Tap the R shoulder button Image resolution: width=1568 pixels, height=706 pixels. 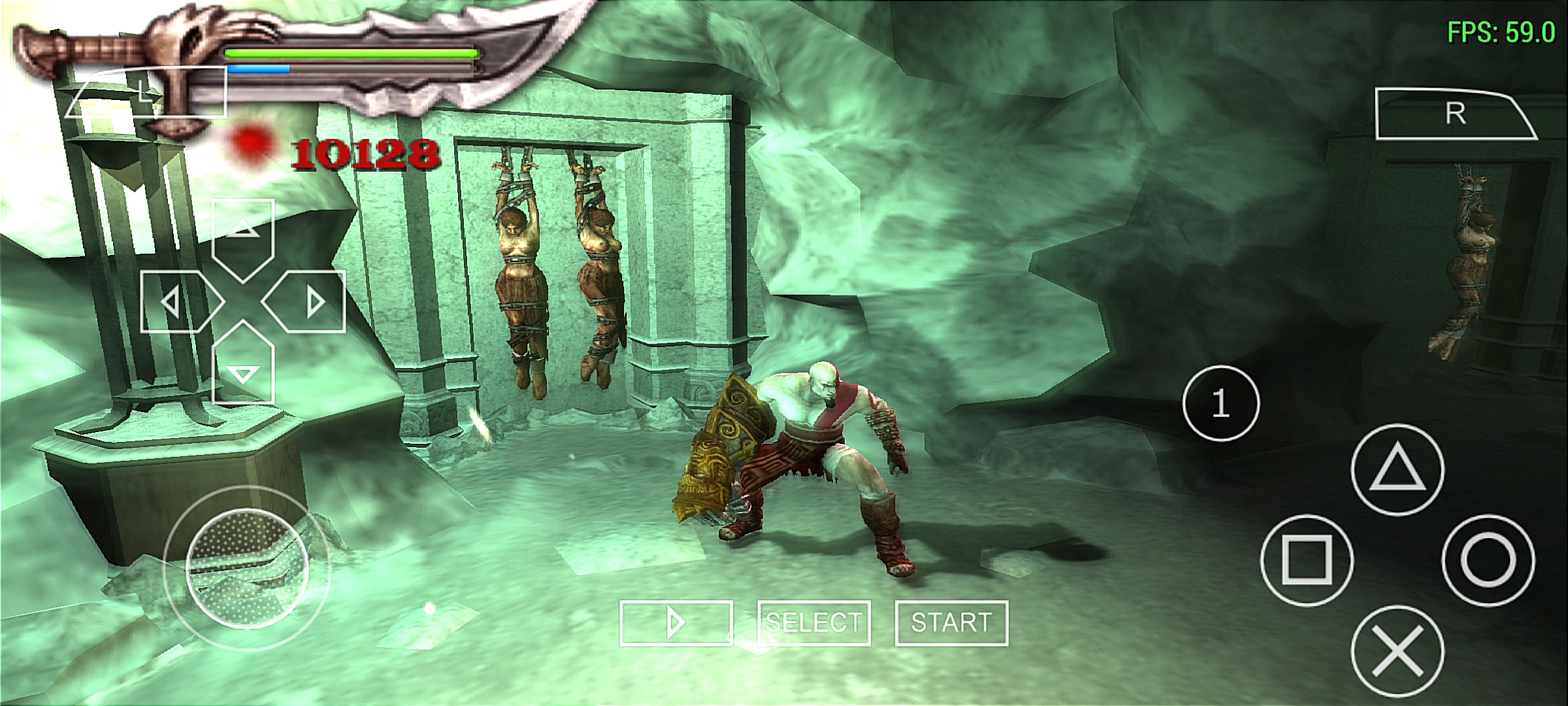coord(1454,114)
